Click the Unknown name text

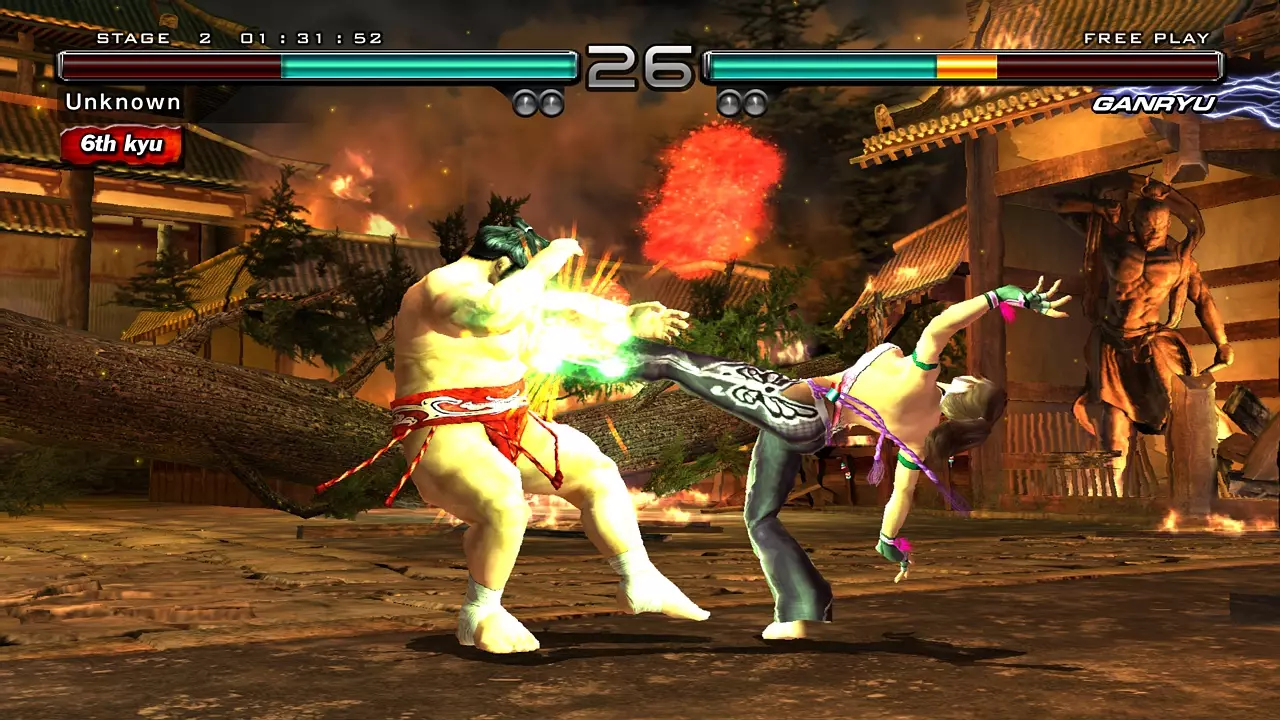point(122,101)
